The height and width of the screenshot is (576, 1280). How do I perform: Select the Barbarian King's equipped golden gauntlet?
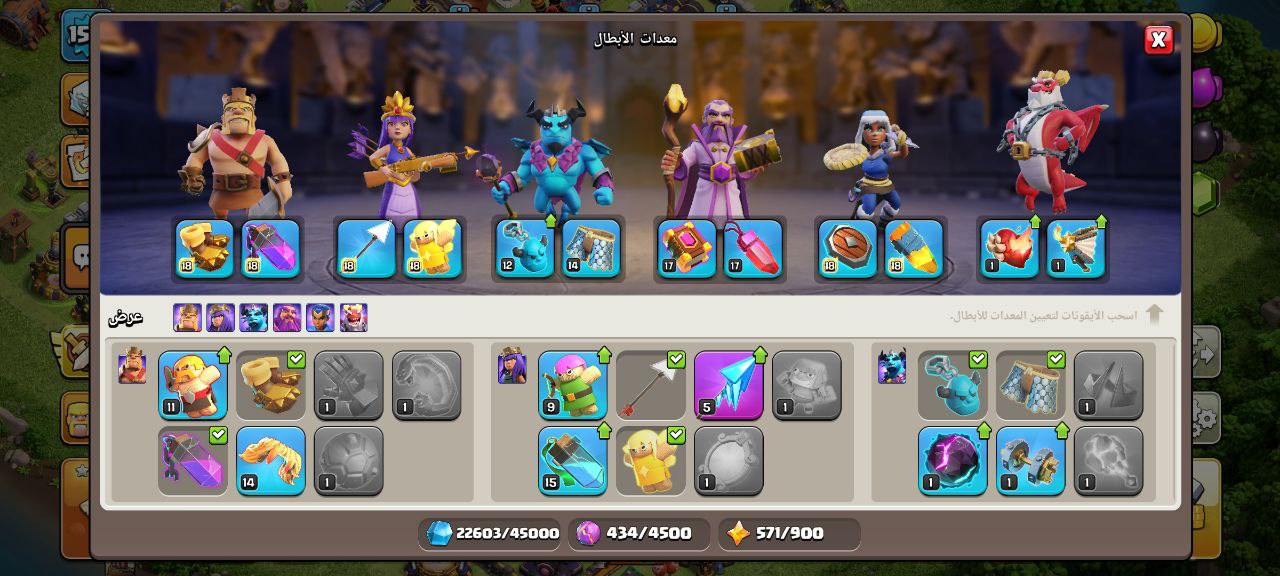click(204, 248)
